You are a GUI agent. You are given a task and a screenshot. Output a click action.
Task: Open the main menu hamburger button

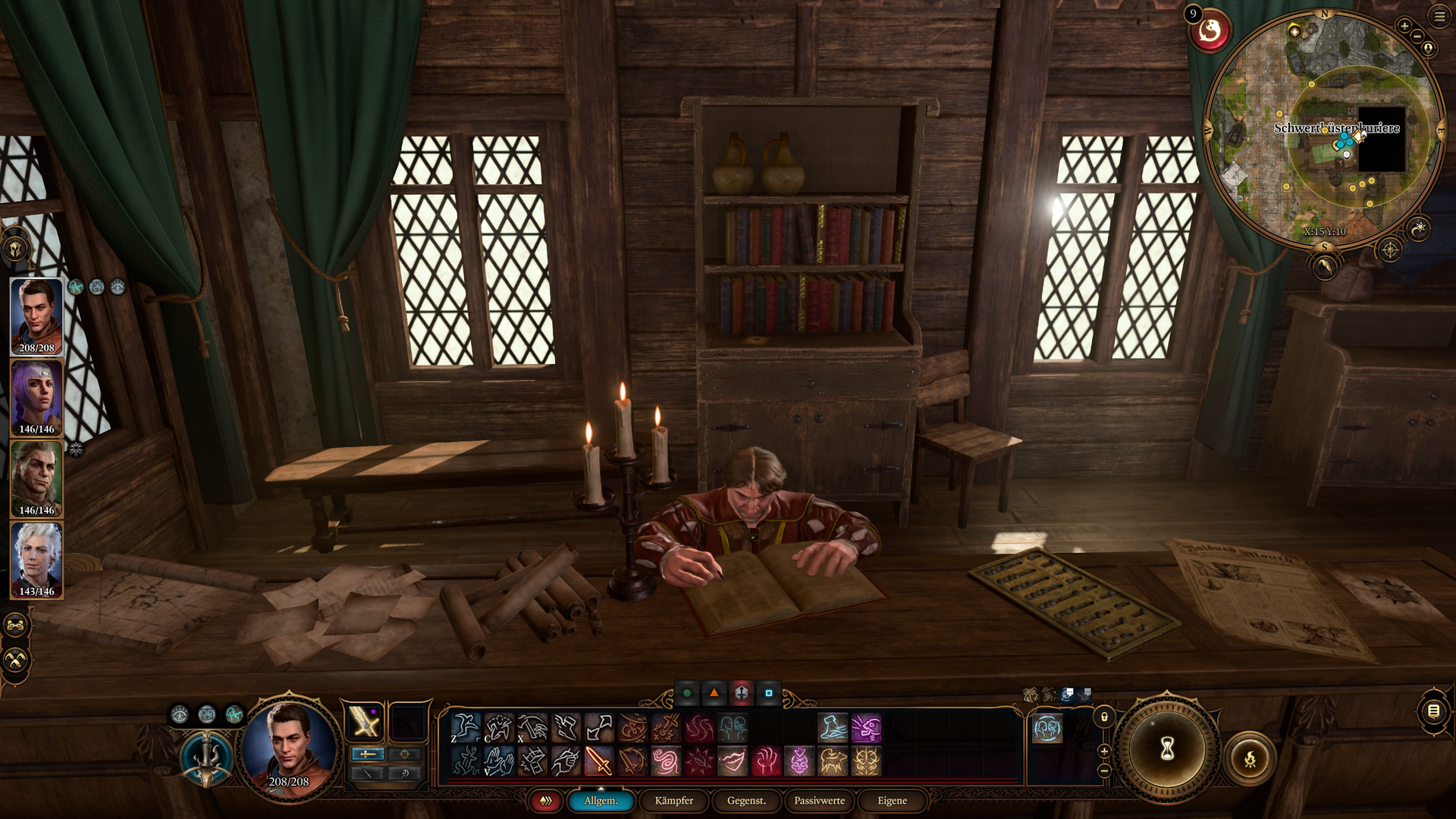[x=1439, y=16]
